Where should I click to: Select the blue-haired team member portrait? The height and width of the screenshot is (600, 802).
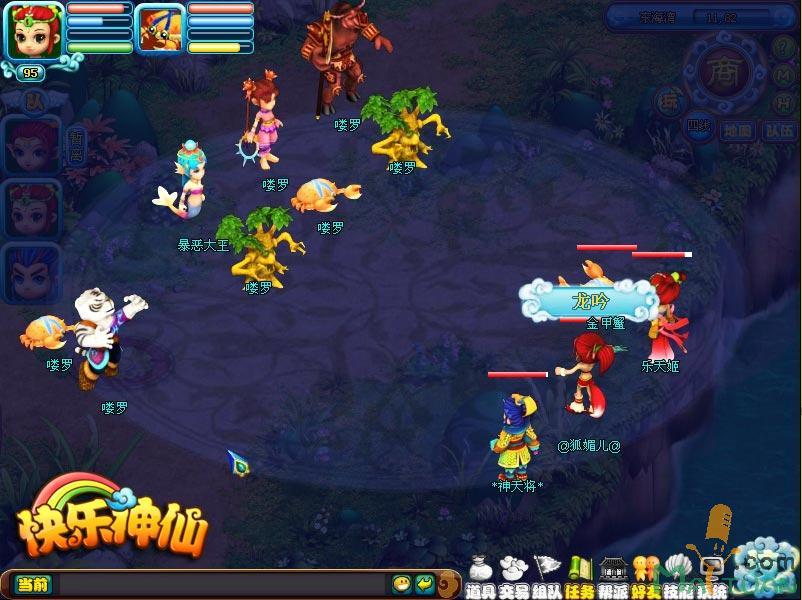pos(30,270)
